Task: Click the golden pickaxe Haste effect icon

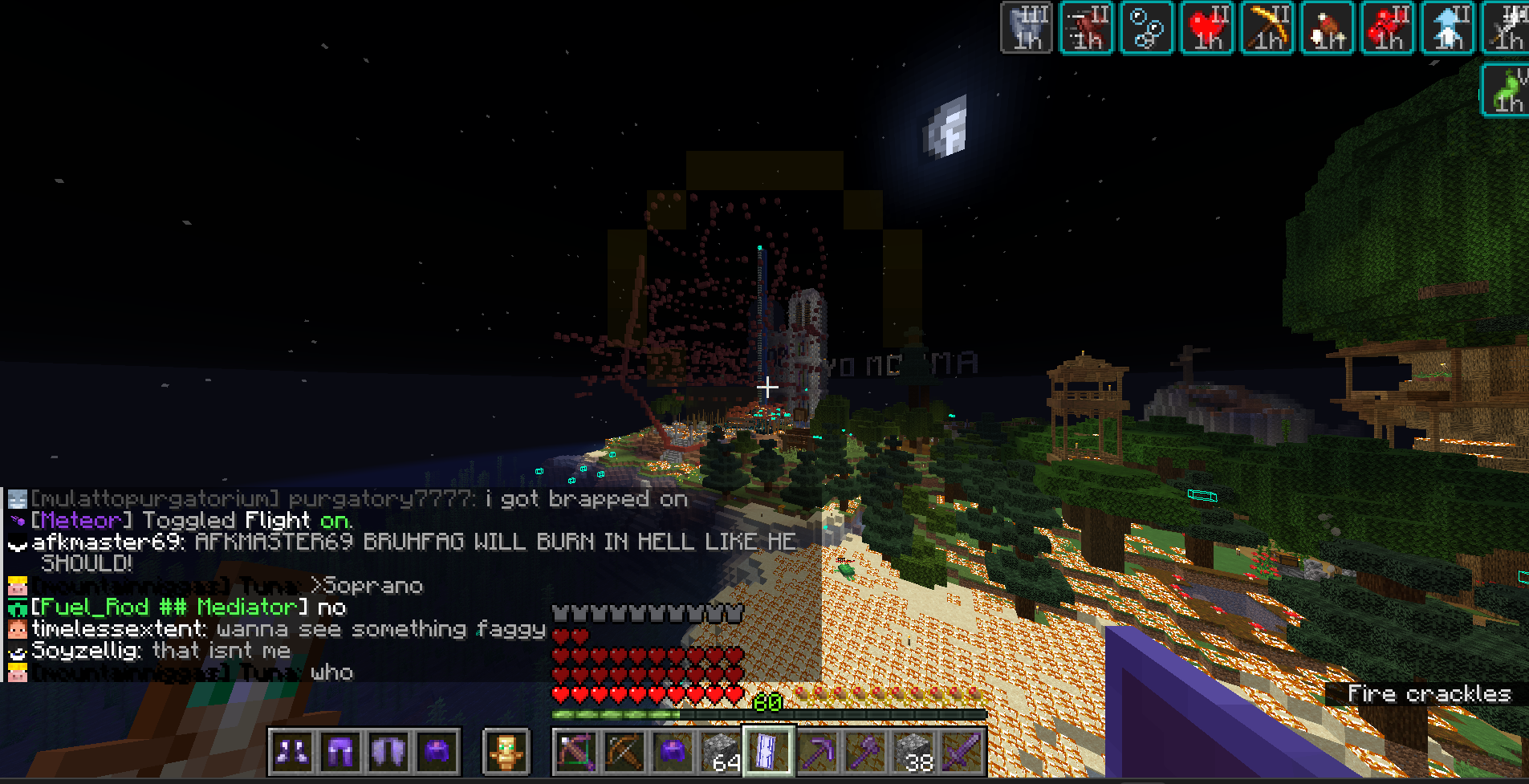Action: (x=1267, y=28)
